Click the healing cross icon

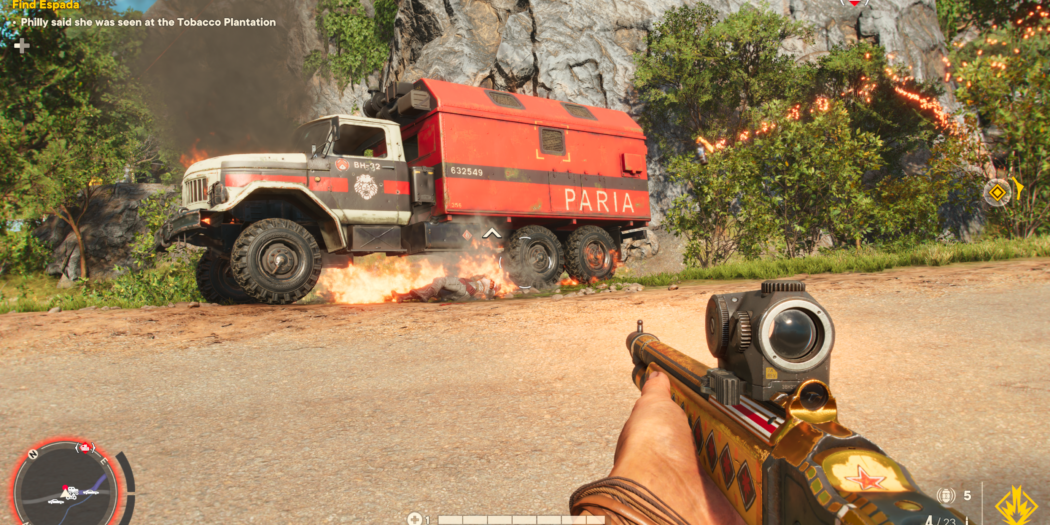pyautogui.click(x=415, y=519)
